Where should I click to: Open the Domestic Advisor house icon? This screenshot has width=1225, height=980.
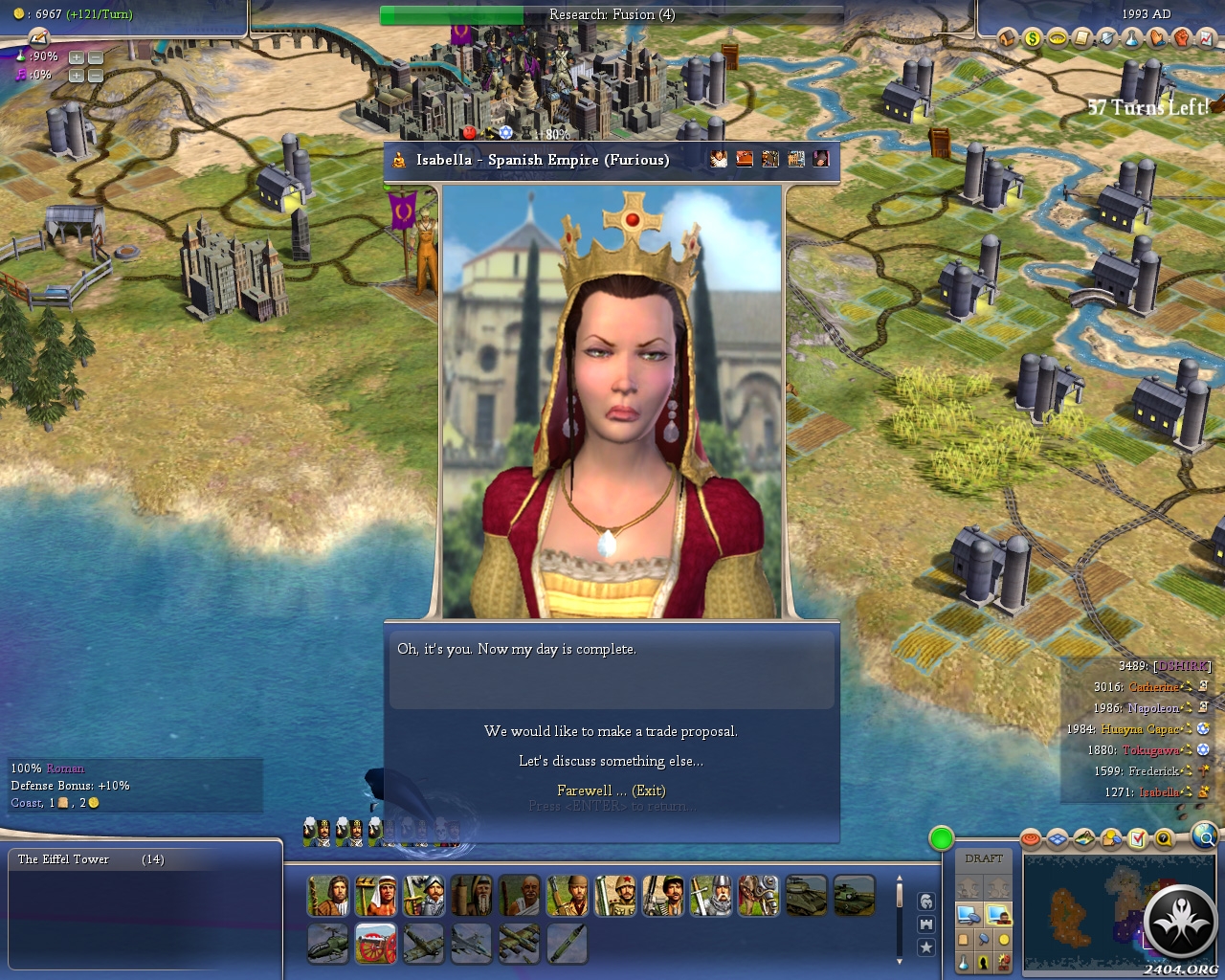coord(1008,38)
